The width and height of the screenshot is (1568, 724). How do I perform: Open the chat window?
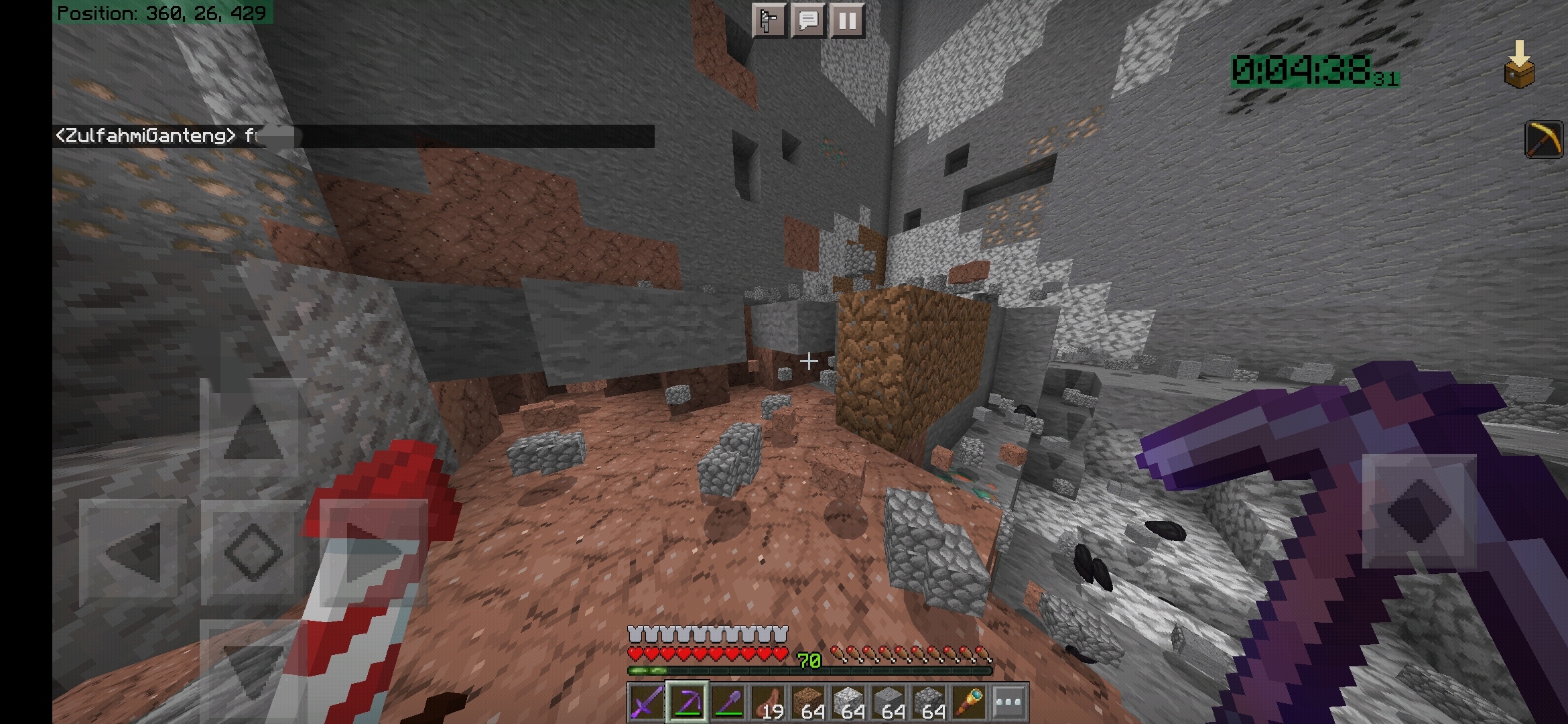tap(807, 21)
